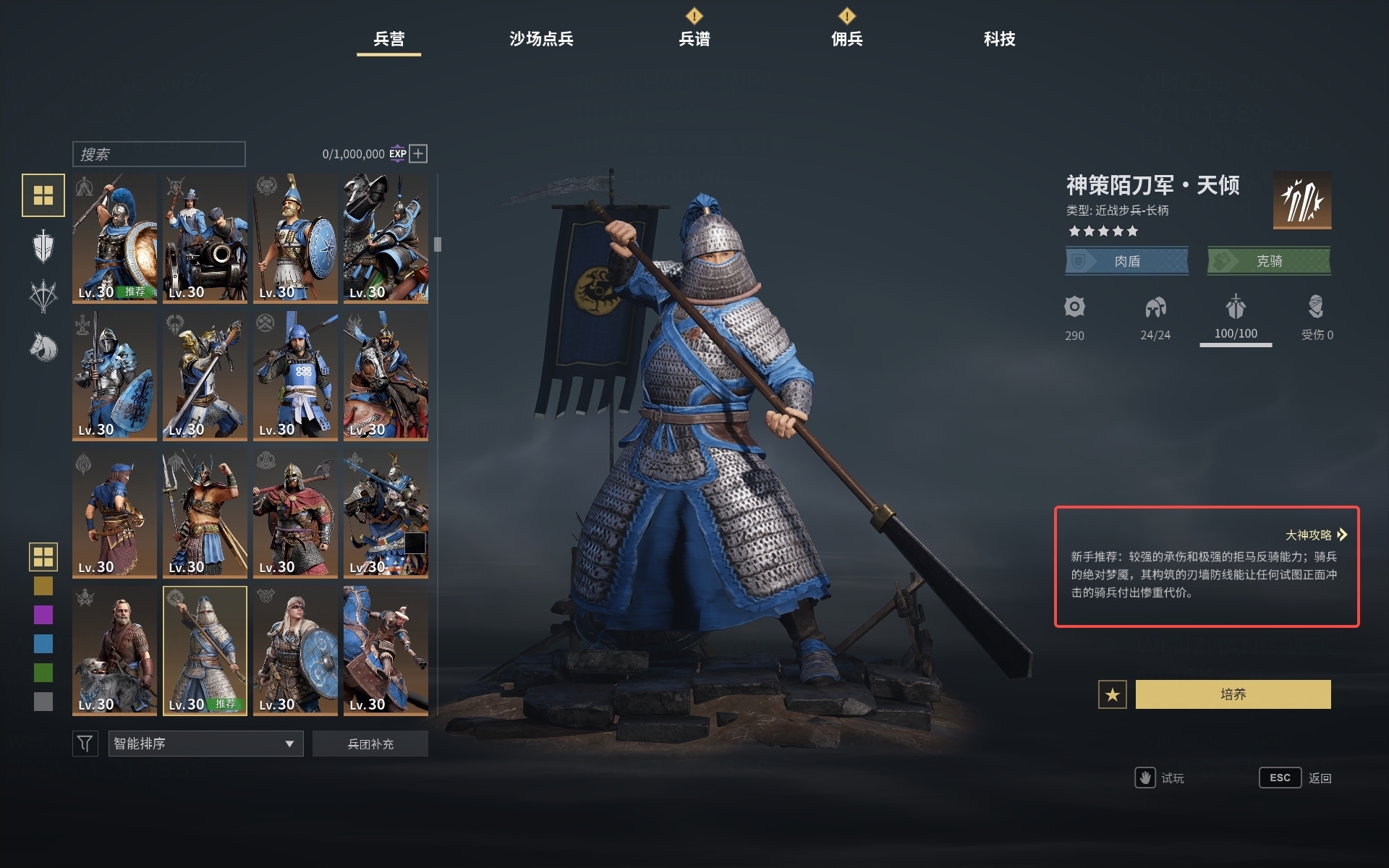This screenshot has width=1389, height=868.
Task: Open the 智能排序 sorting dropdown
Action: point(205,743)
